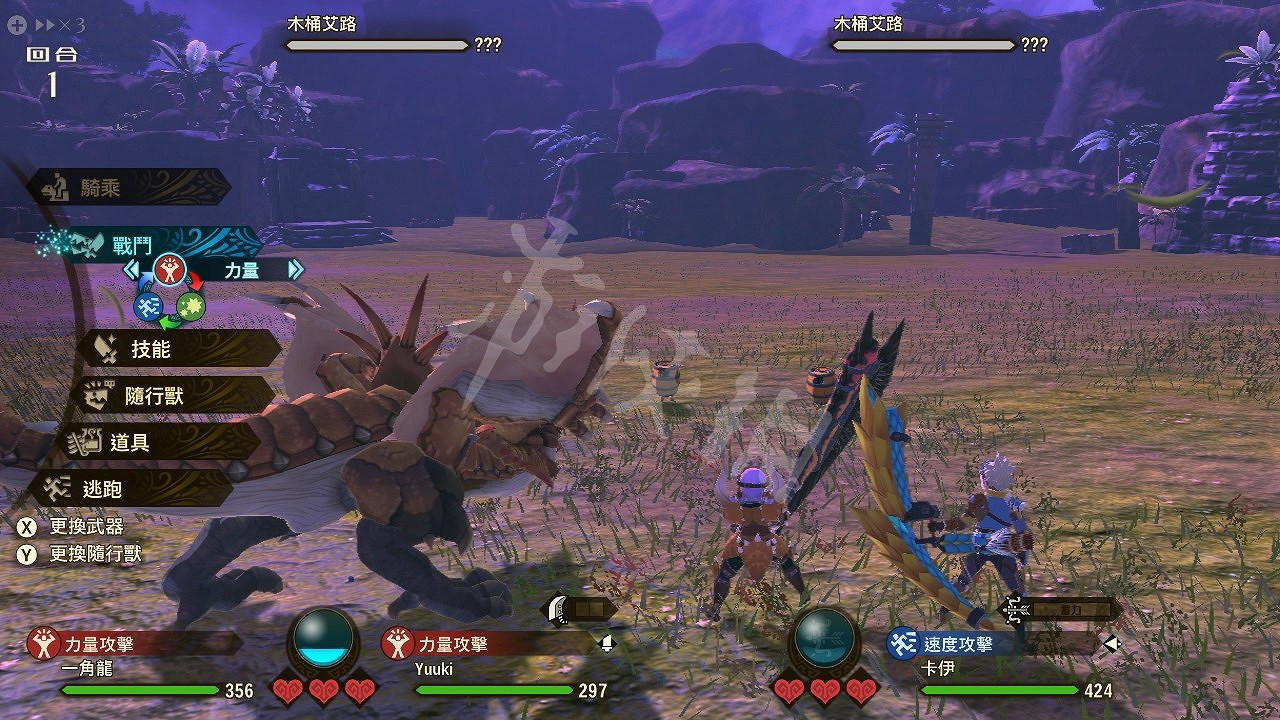Select the blue Speed attack icon on the wheel
The width and height of the screenshot is (1280, 720).
148,307
